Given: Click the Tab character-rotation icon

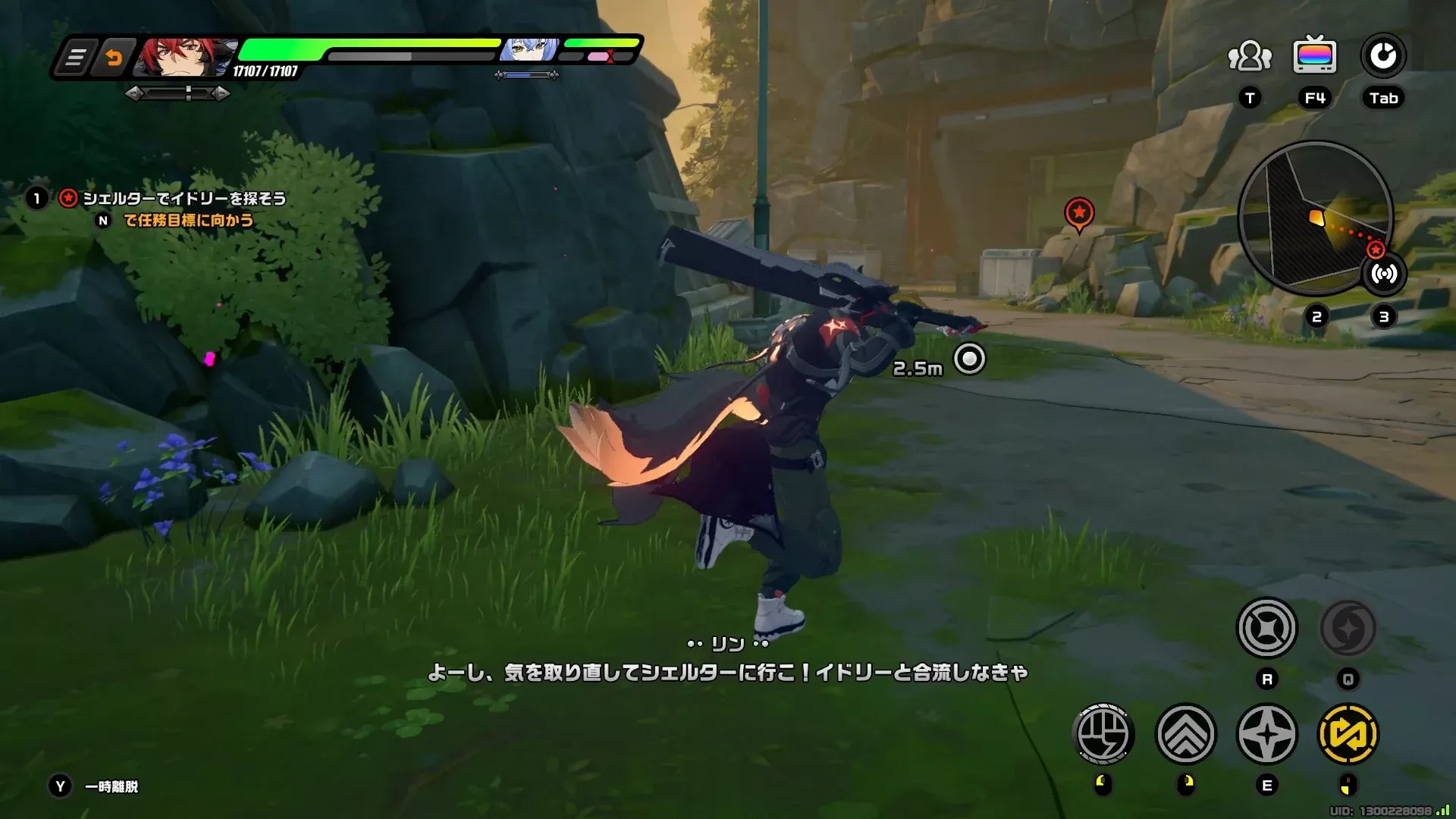Looking at the screenshot, I should tap(1382, 54).
